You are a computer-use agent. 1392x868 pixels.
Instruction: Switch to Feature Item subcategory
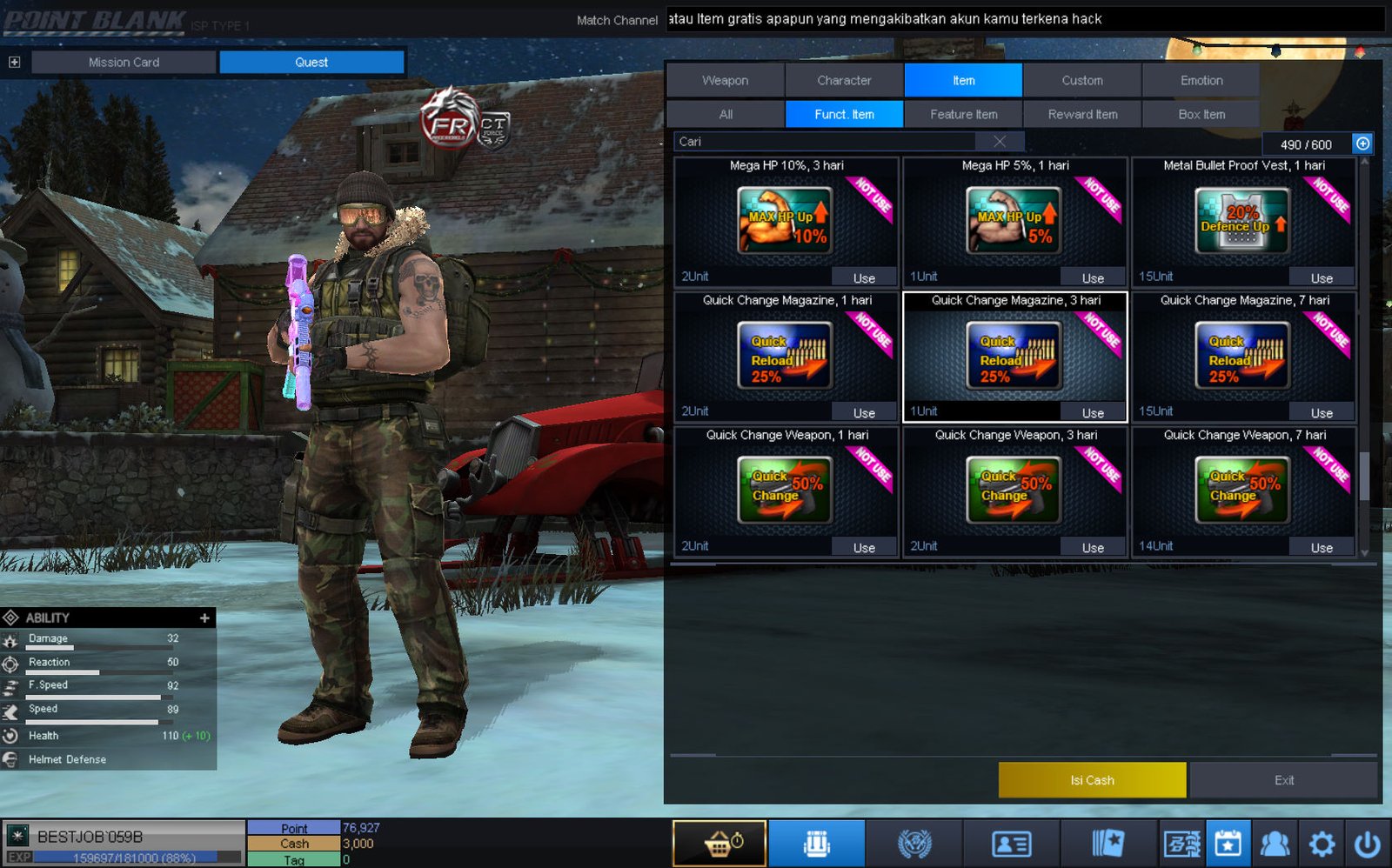[x=963, y=114]
